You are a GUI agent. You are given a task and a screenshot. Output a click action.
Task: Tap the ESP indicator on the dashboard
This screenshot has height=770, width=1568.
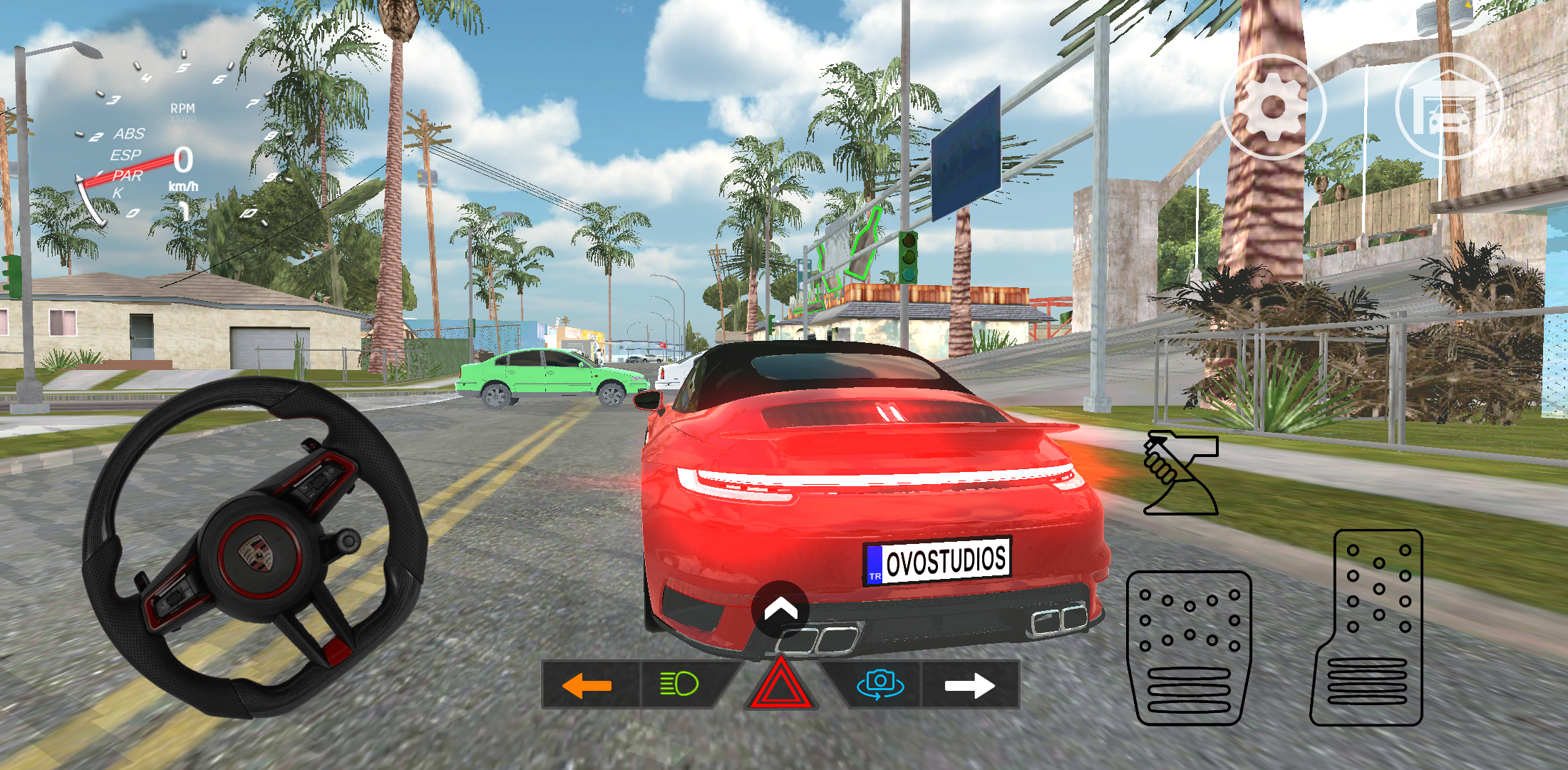tap(126, 156)
